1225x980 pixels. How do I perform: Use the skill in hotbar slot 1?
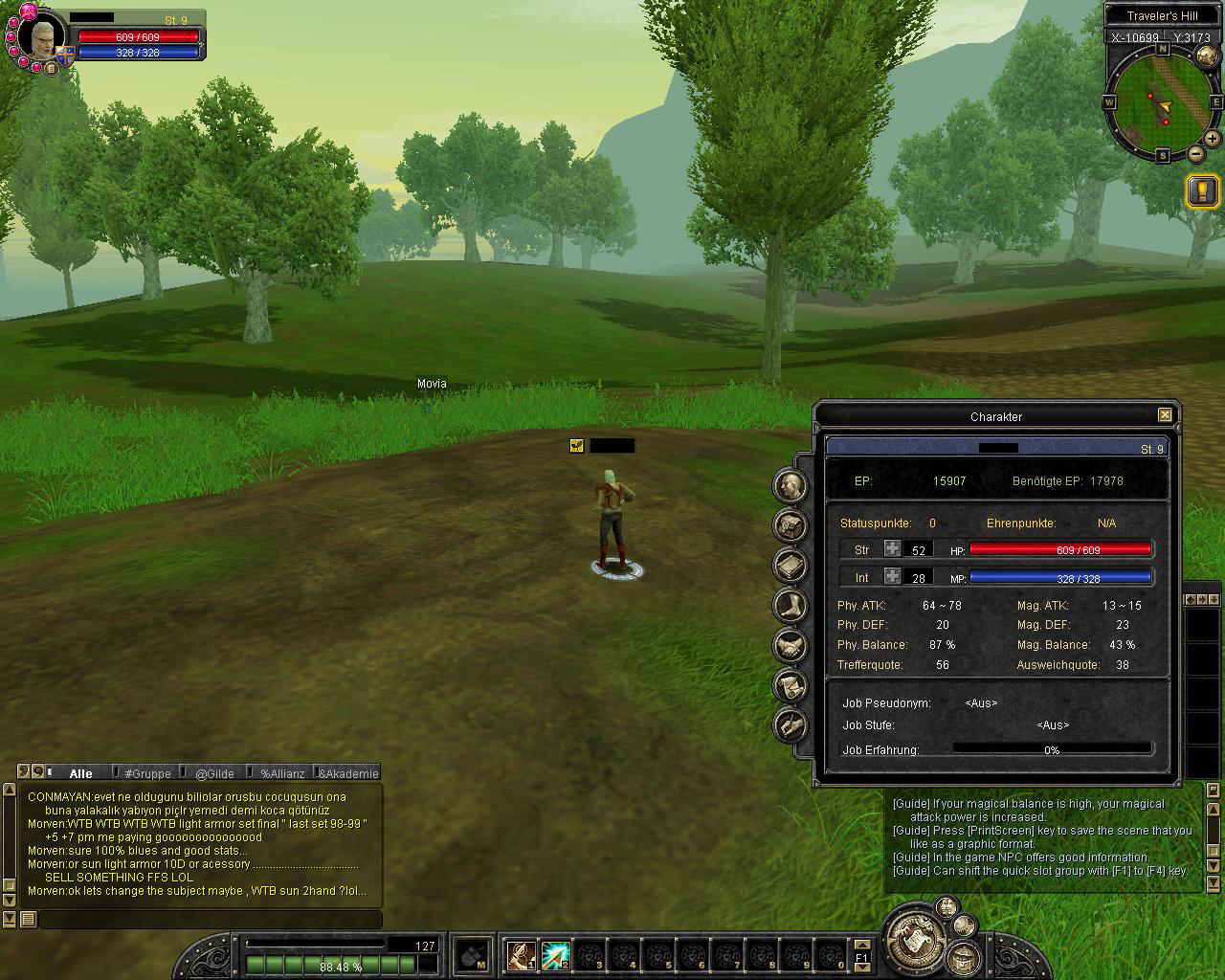tap(522, 955)
